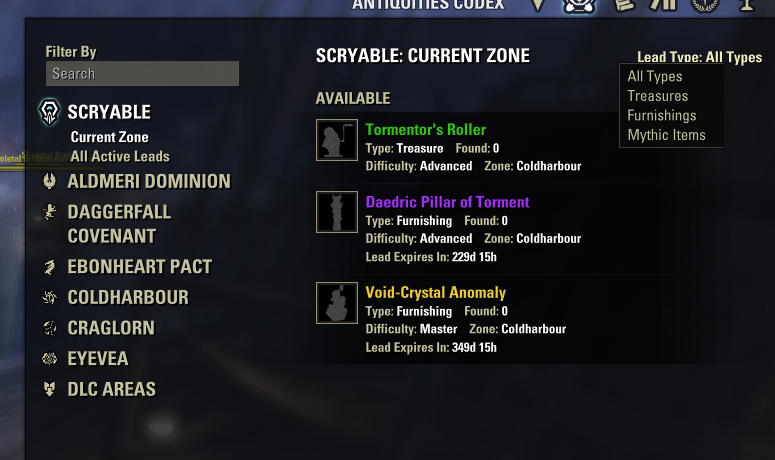Select the Void-Crystal Anomaly lead
775x460 pixels.
(435, 293)
